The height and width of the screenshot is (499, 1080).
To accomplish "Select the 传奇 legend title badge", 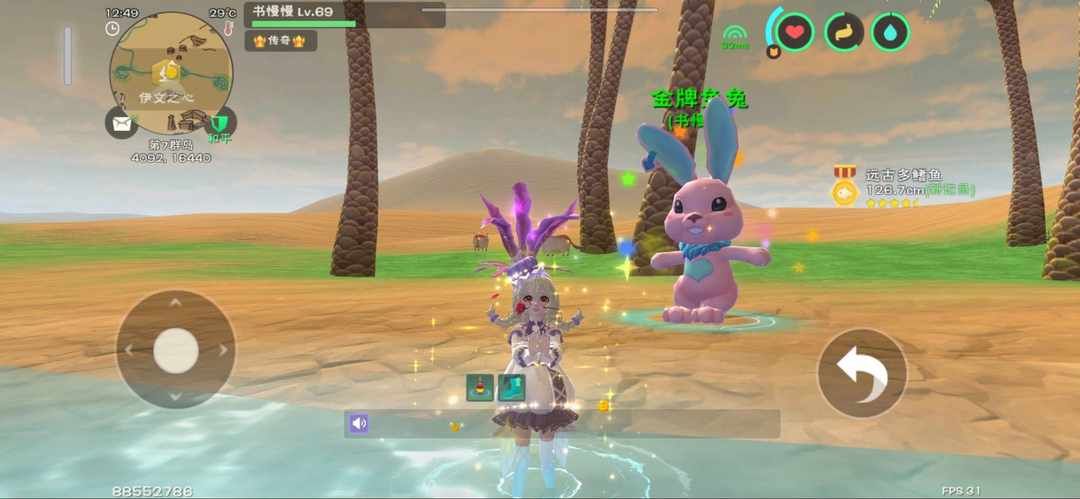I will click(280, 41).
